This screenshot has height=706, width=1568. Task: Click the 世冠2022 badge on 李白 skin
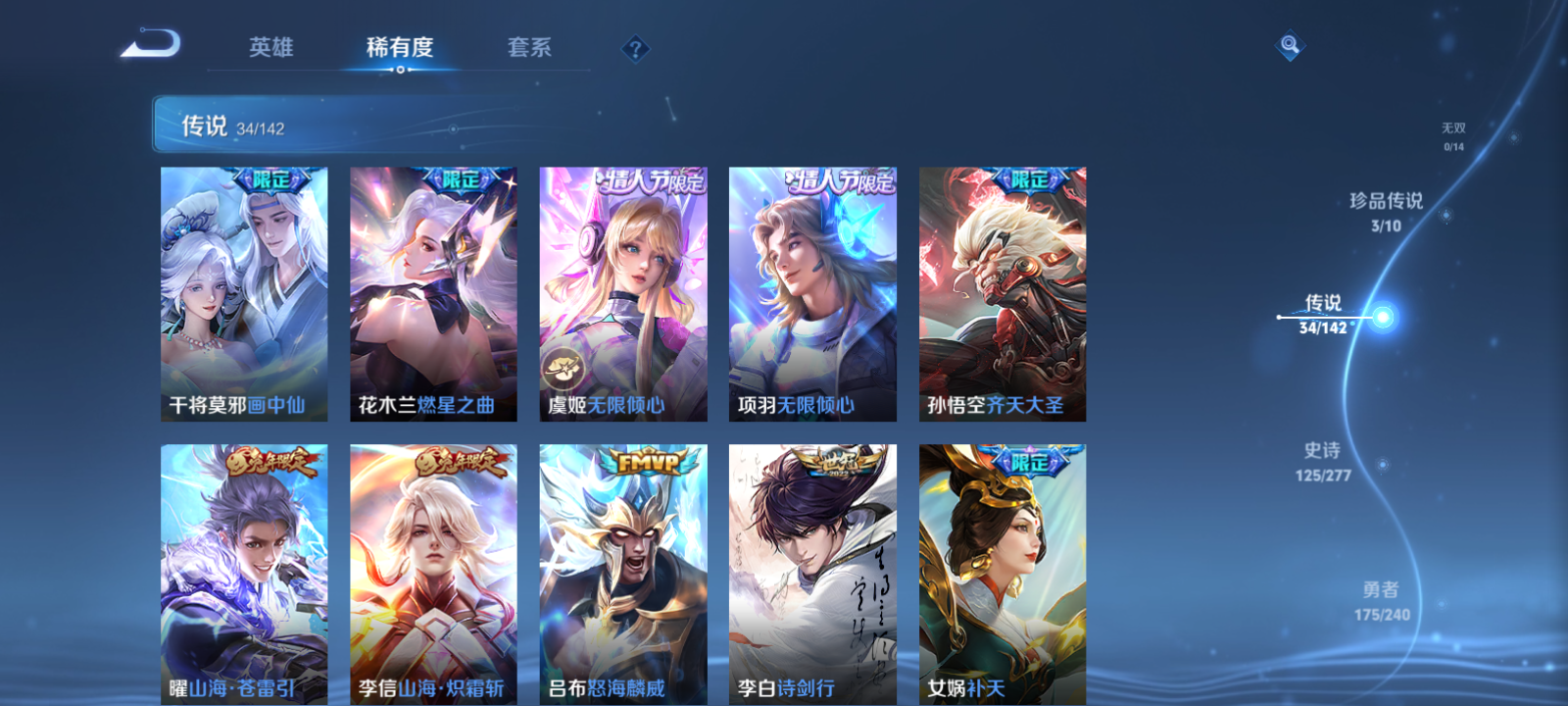(838, 461)
